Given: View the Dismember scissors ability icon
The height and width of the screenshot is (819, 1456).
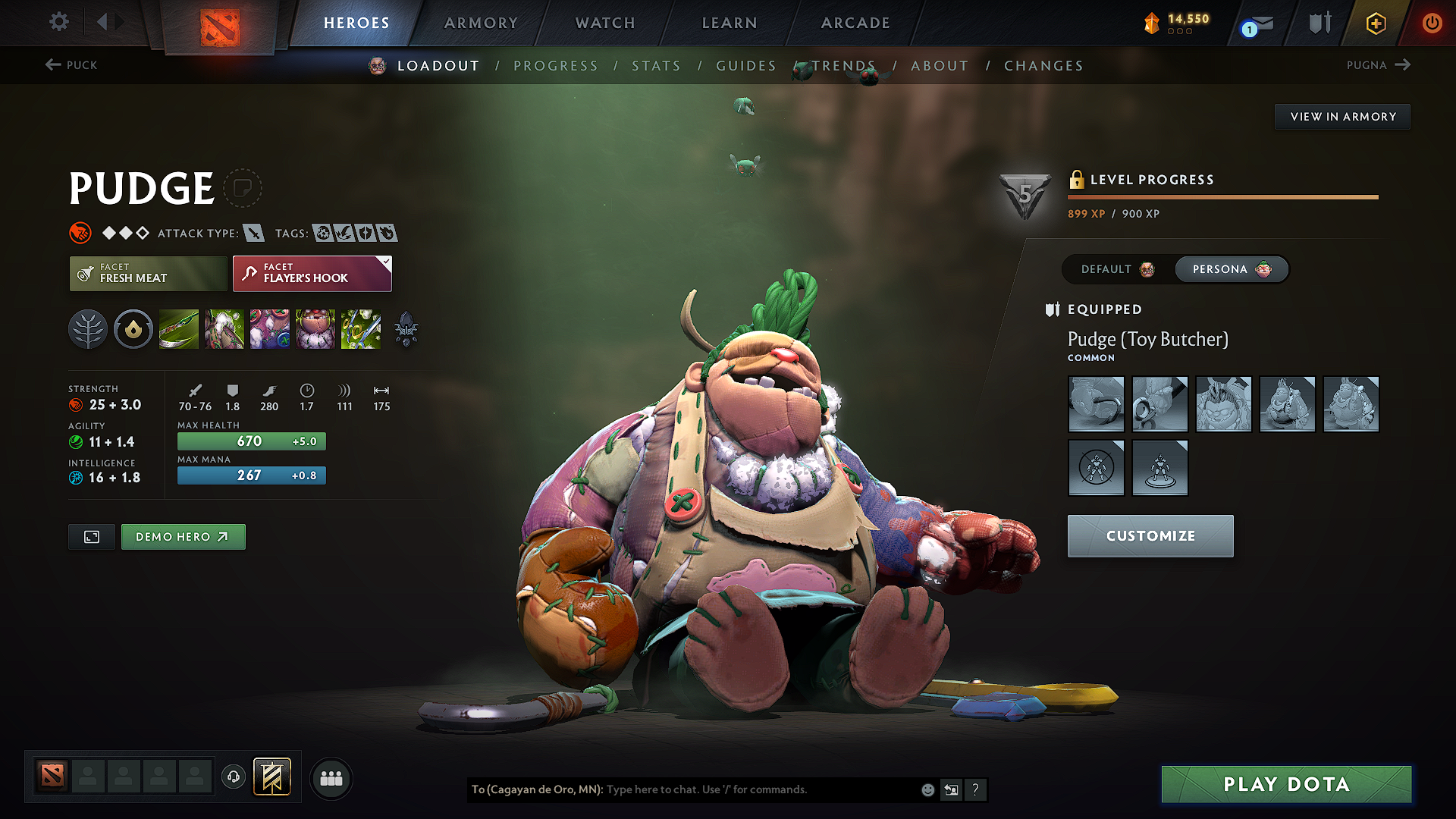Looking at the screenshot, I should 361,329.
